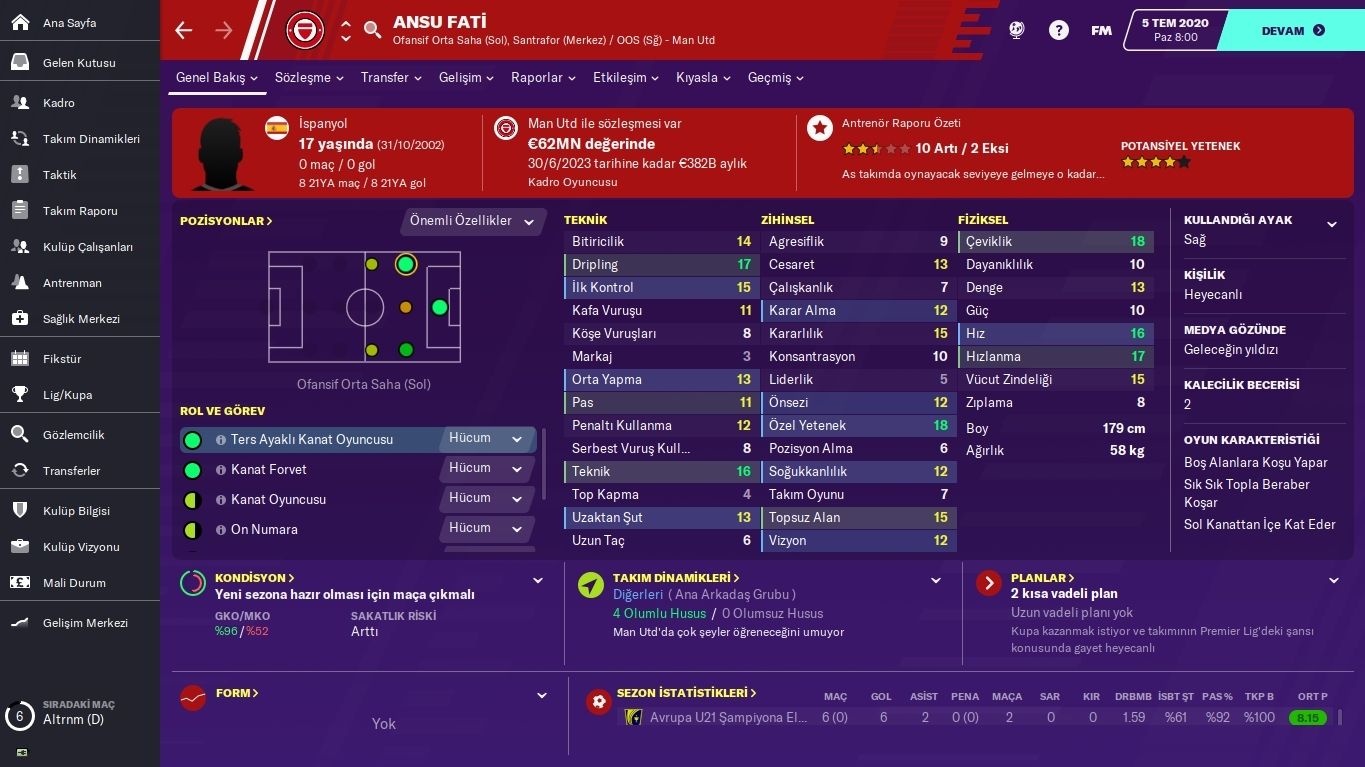Click the DEVAM continue button
This screenshot has width=1365, height=767.
click(1292, 31)
